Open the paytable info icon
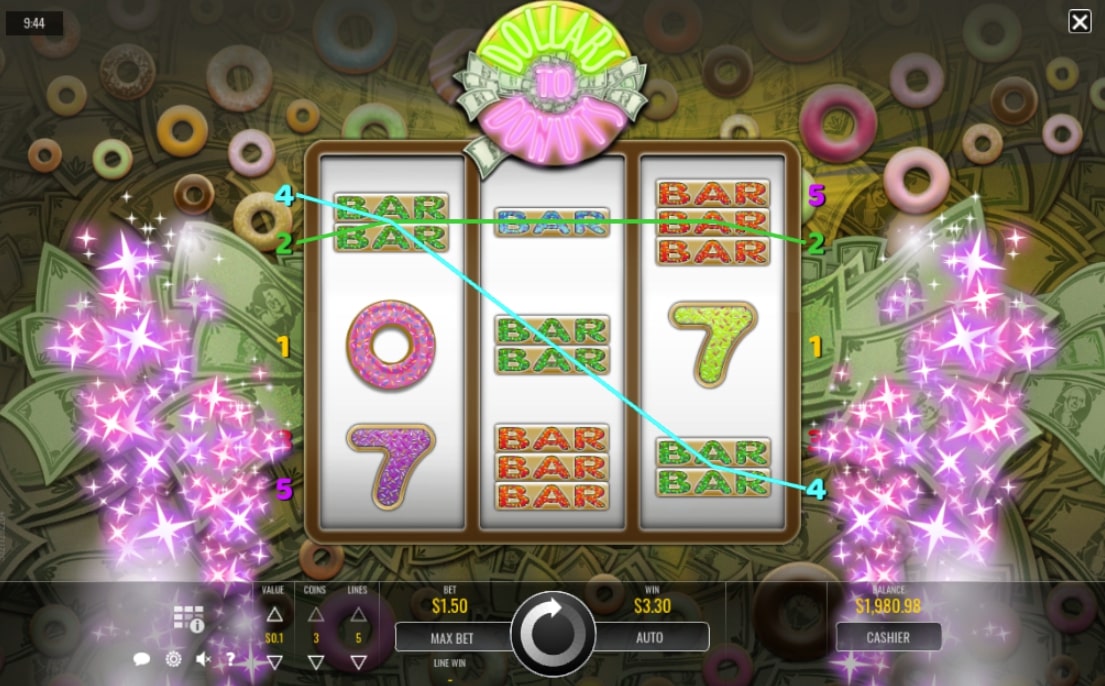 coord(188,619)
